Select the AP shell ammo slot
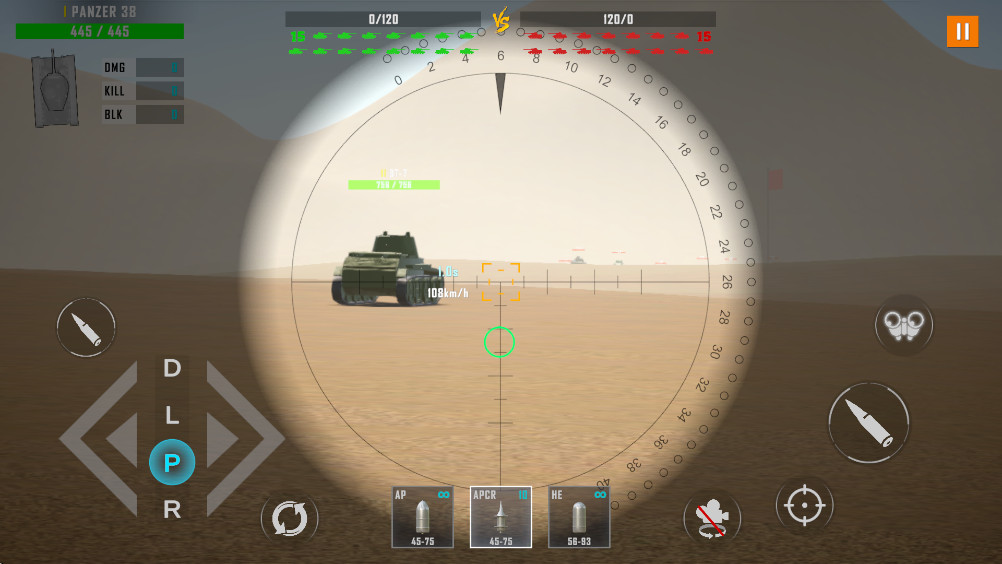Viewport: 1002px width, 564px height. (x=422, y=517)
